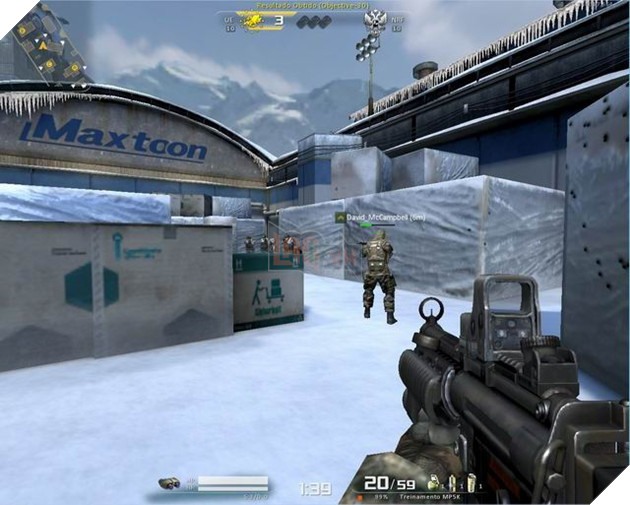Select the frag grenade icon
Viewport: 630px width, 505px height.
[x=434, y=483]
